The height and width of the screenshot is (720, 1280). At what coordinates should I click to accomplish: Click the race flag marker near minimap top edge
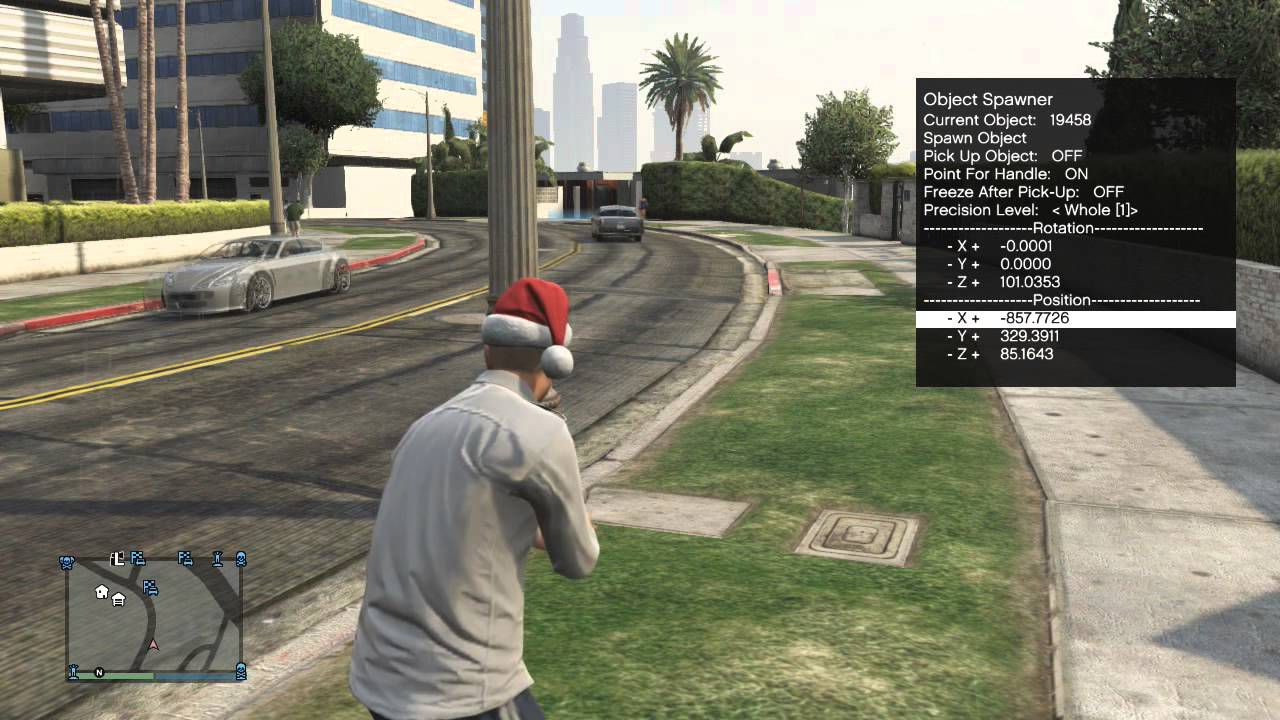click(137, 559)
